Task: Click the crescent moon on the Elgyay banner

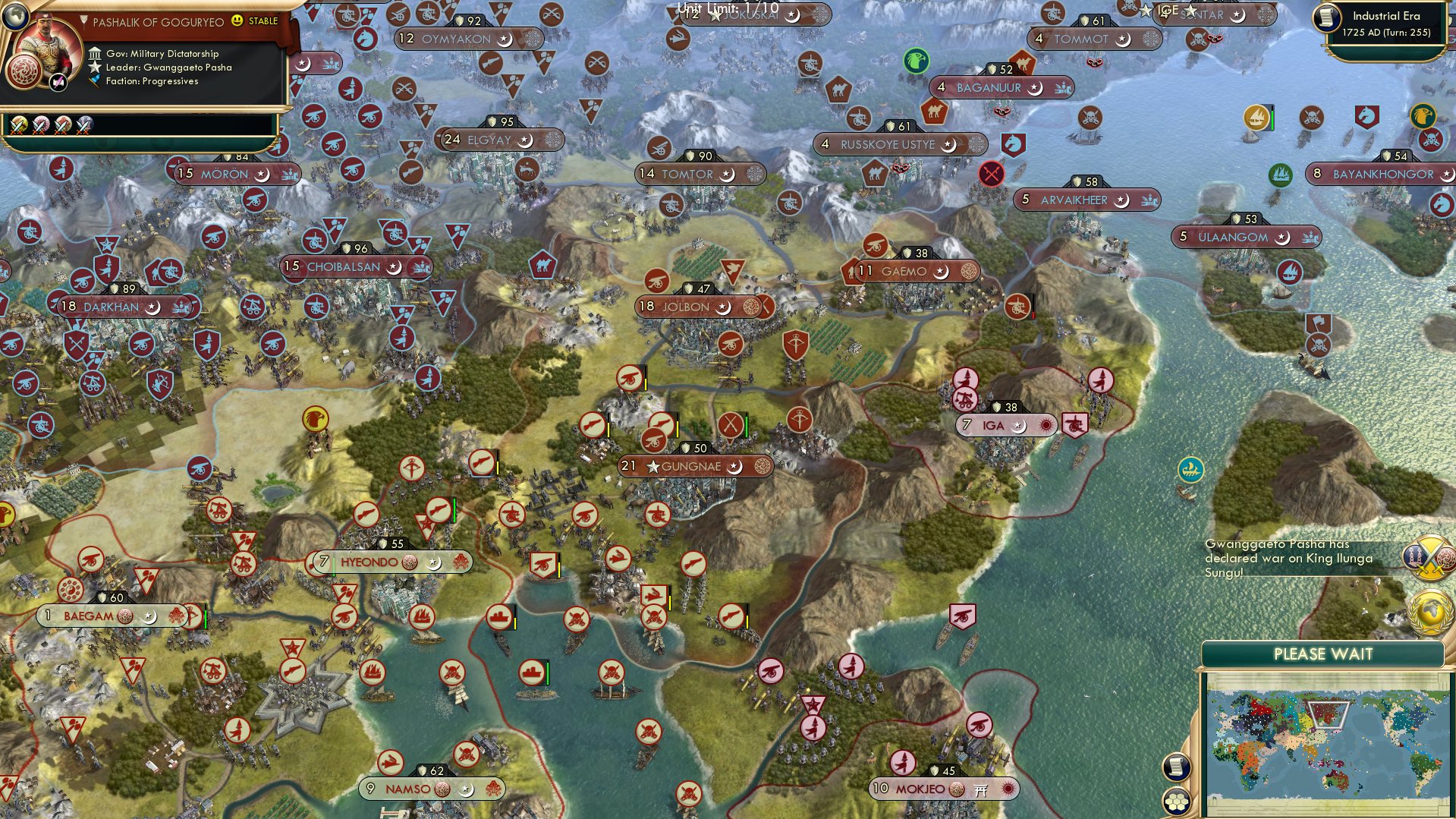Action: 527,140
